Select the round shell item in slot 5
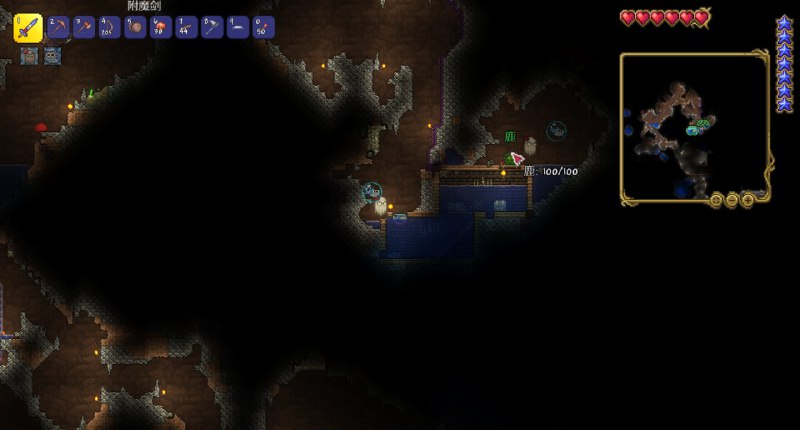This screenshot has height=430, width=800. click(135, 28)
